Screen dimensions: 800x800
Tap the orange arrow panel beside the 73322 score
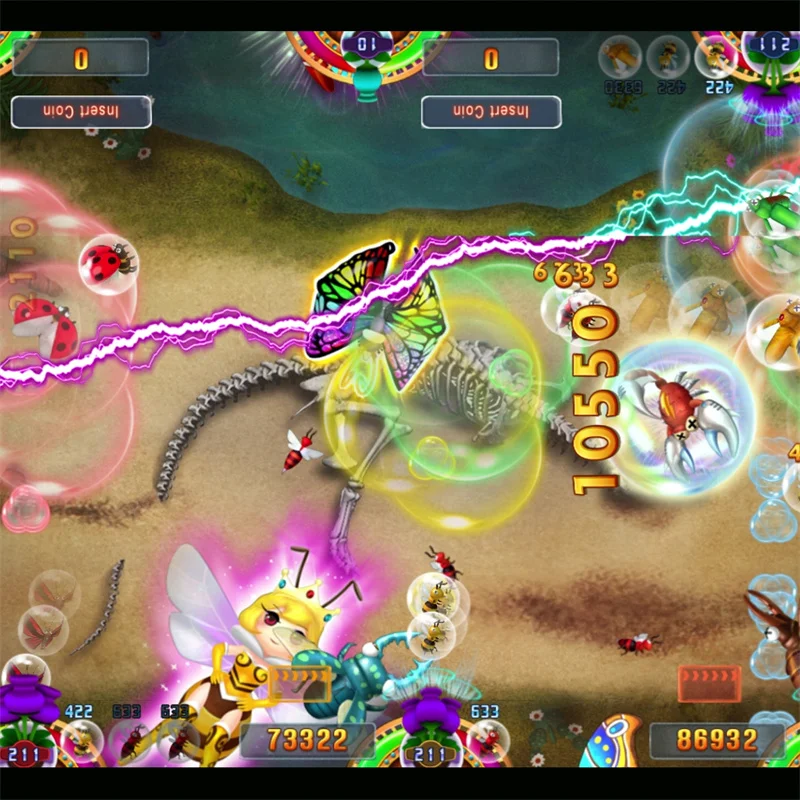(x=297, y=683)
